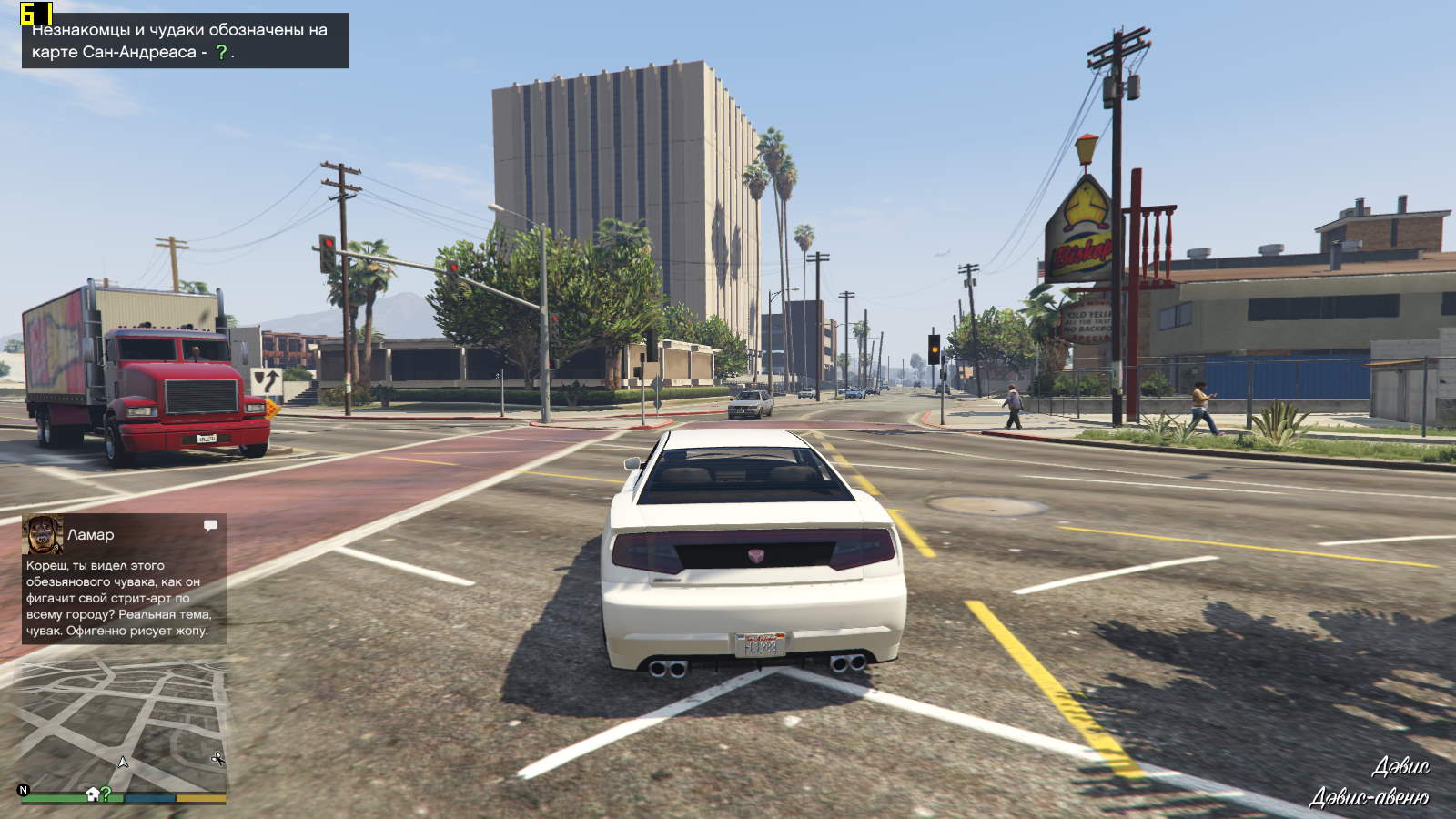Click the north compass N marker
This screenshot has width=1456, height=819.
(x=24, y=790)
